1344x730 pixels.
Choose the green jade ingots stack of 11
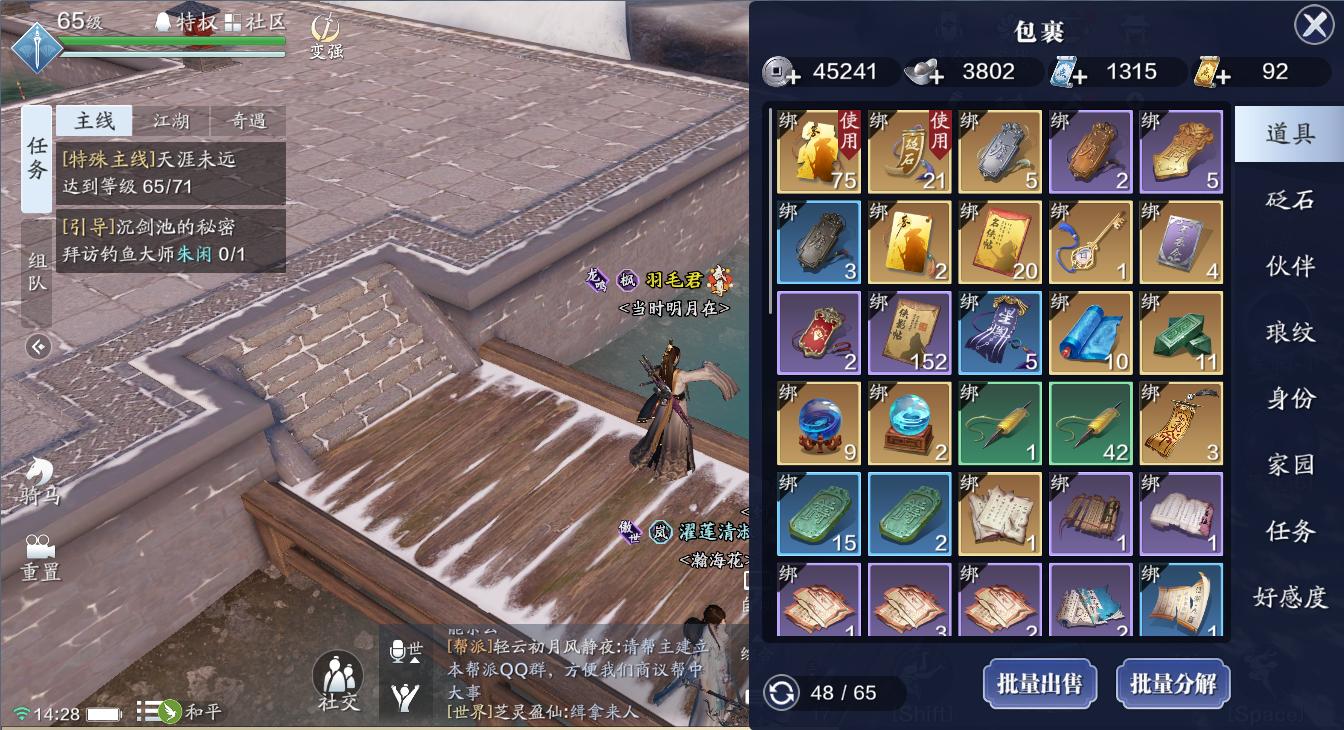(1181, 332)
